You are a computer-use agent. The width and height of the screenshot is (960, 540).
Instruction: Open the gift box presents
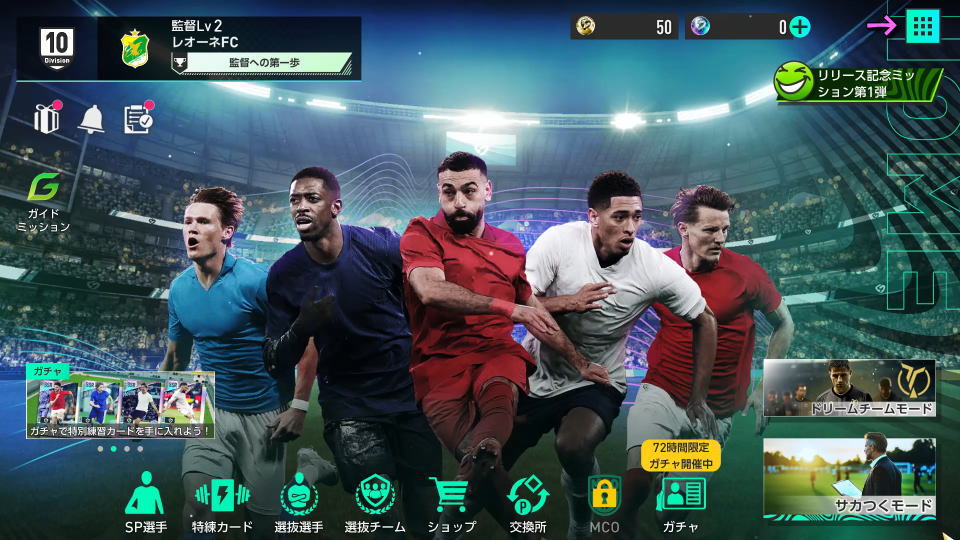46,118
